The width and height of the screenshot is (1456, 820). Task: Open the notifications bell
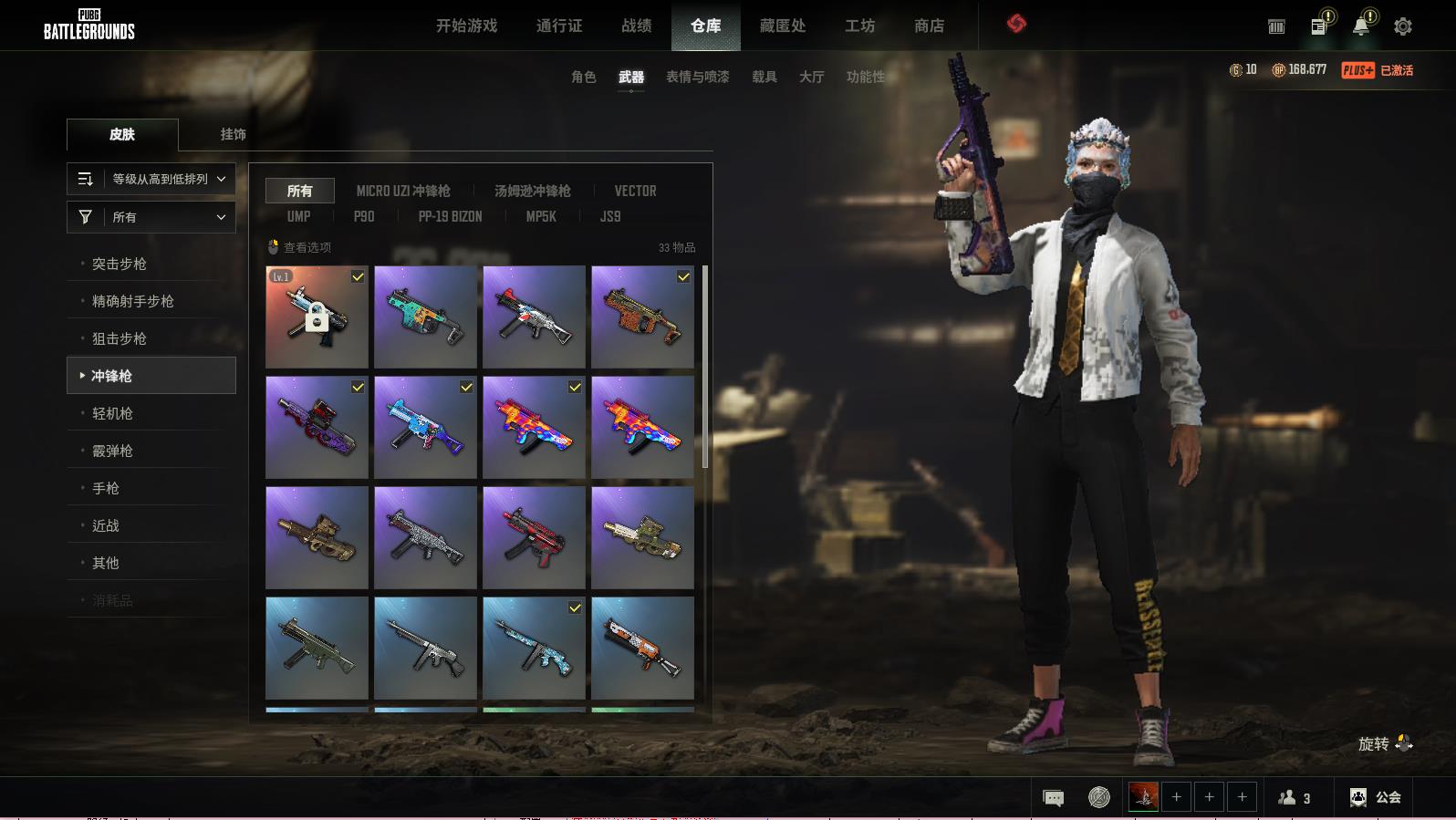point(1360,26)
